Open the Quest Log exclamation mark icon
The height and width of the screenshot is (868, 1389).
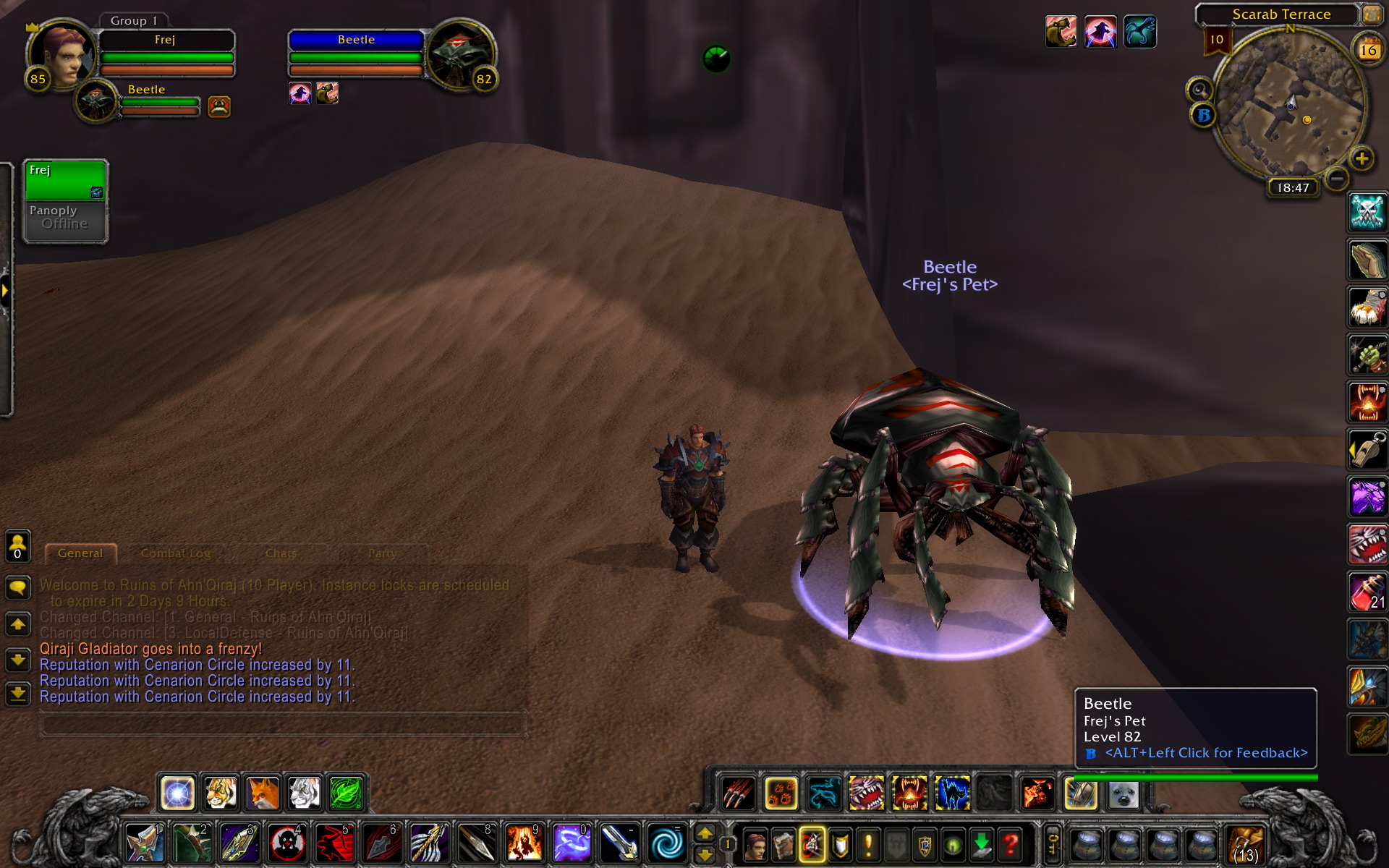click(x=867, y=843)
